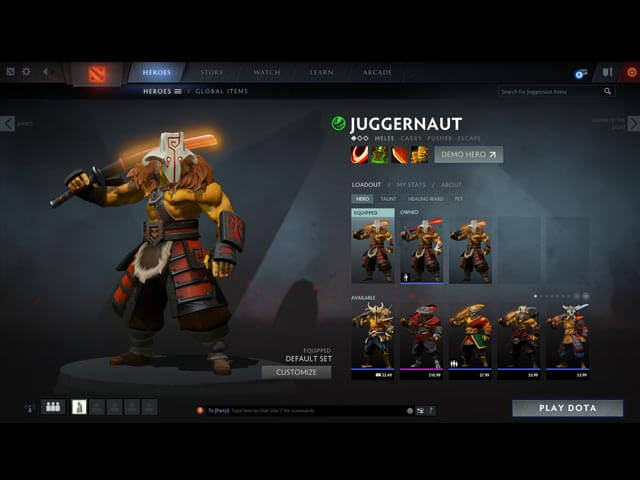640x480 pixels.
Task: Focus the Juggernaut items search field
Action: click(x=550, y=91)
